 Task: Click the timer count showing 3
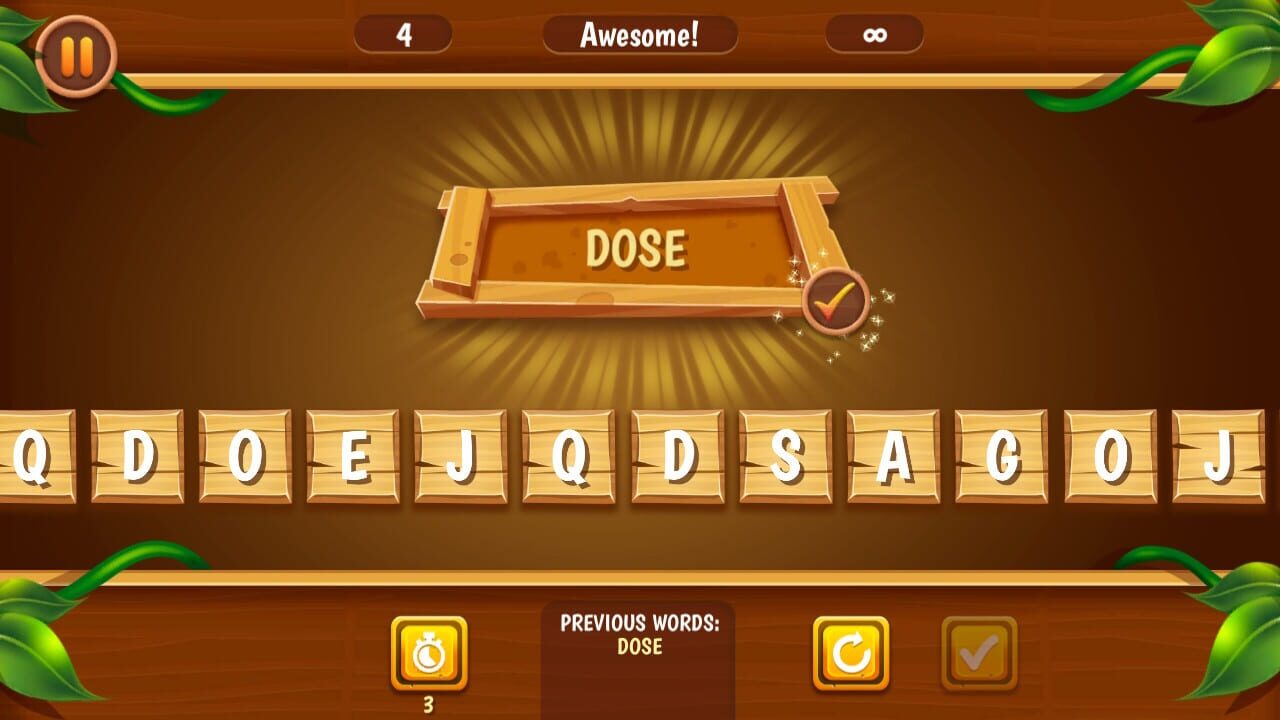427,705
